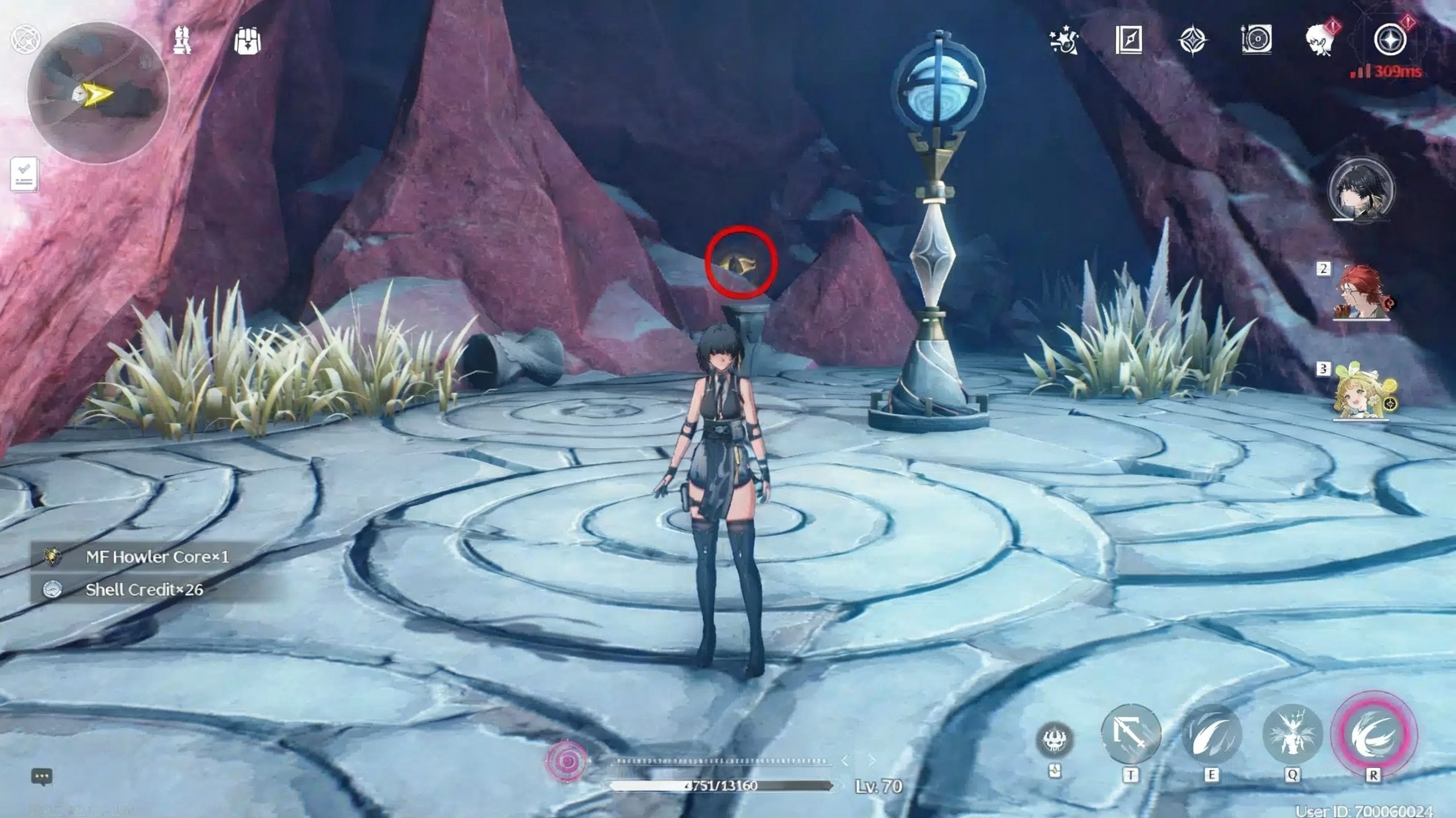
Task: Open the circular minimap
Action: [x=98, y=93]
